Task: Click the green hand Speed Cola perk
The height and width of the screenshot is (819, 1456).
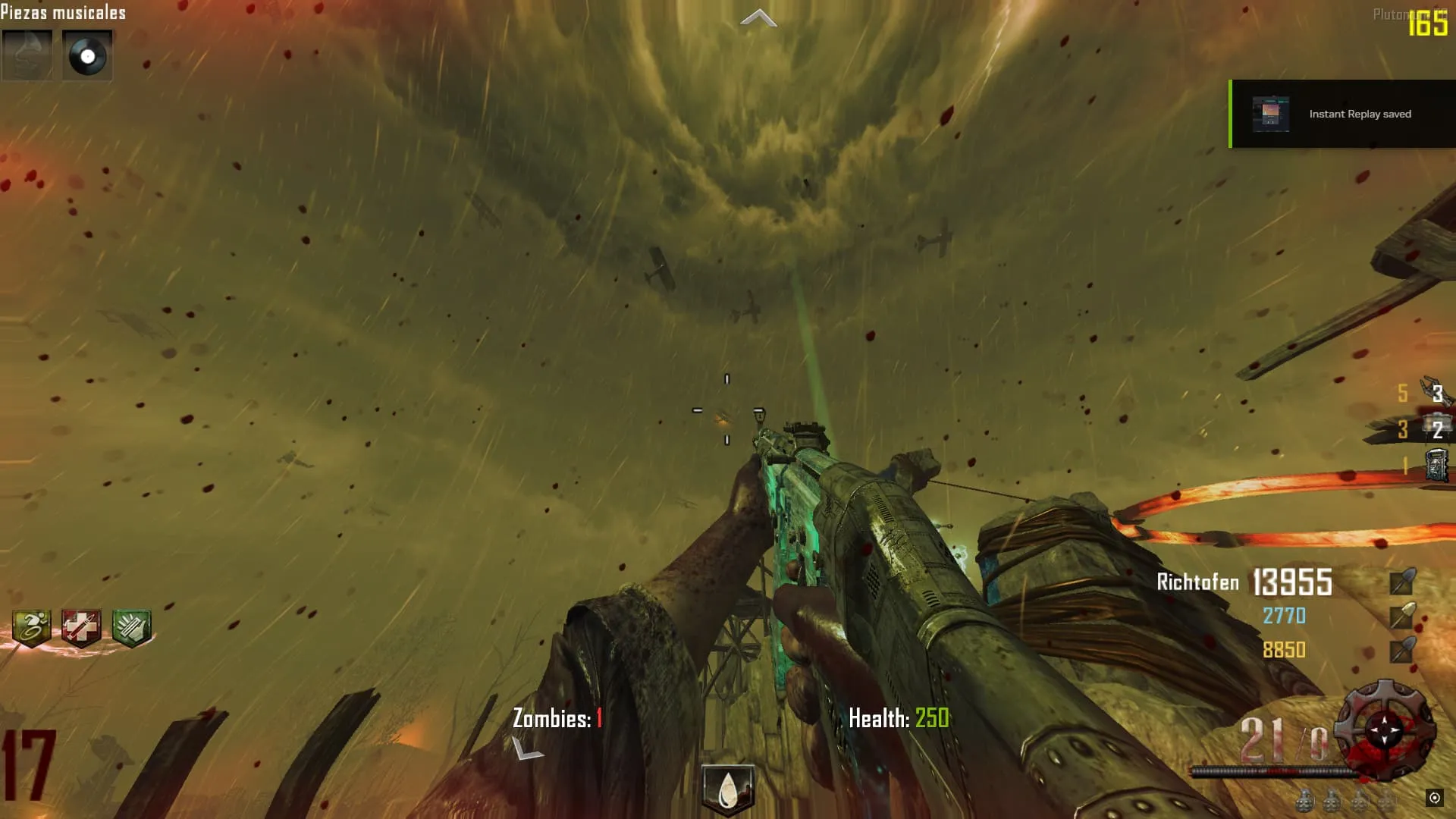Action: 132,628
